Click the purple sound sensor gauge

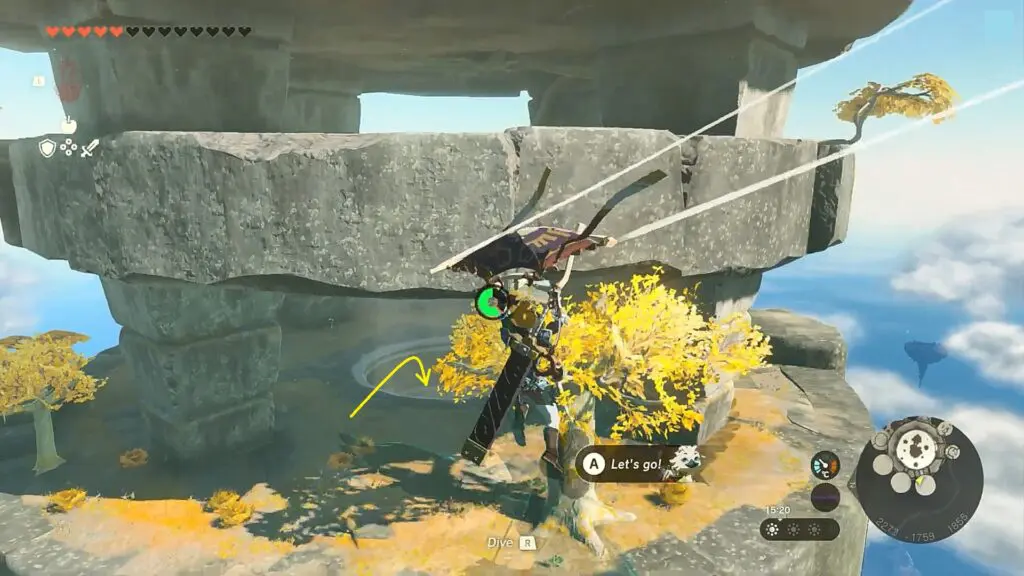coord(825,496)
